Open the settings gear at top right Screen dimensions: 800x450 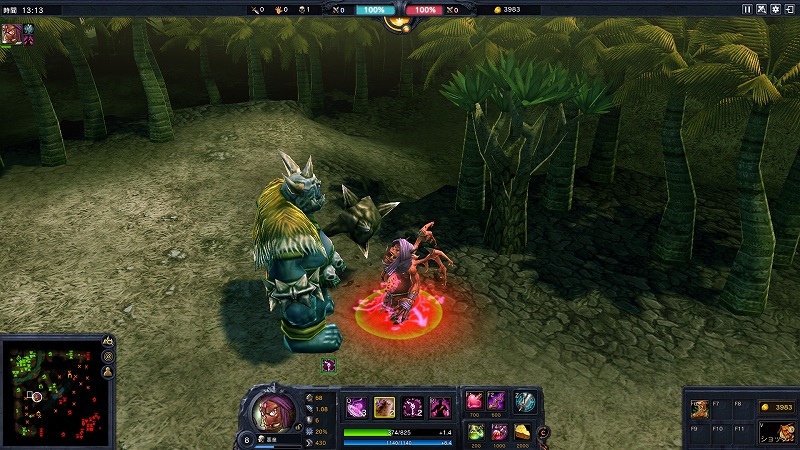(x=775, y=9)
